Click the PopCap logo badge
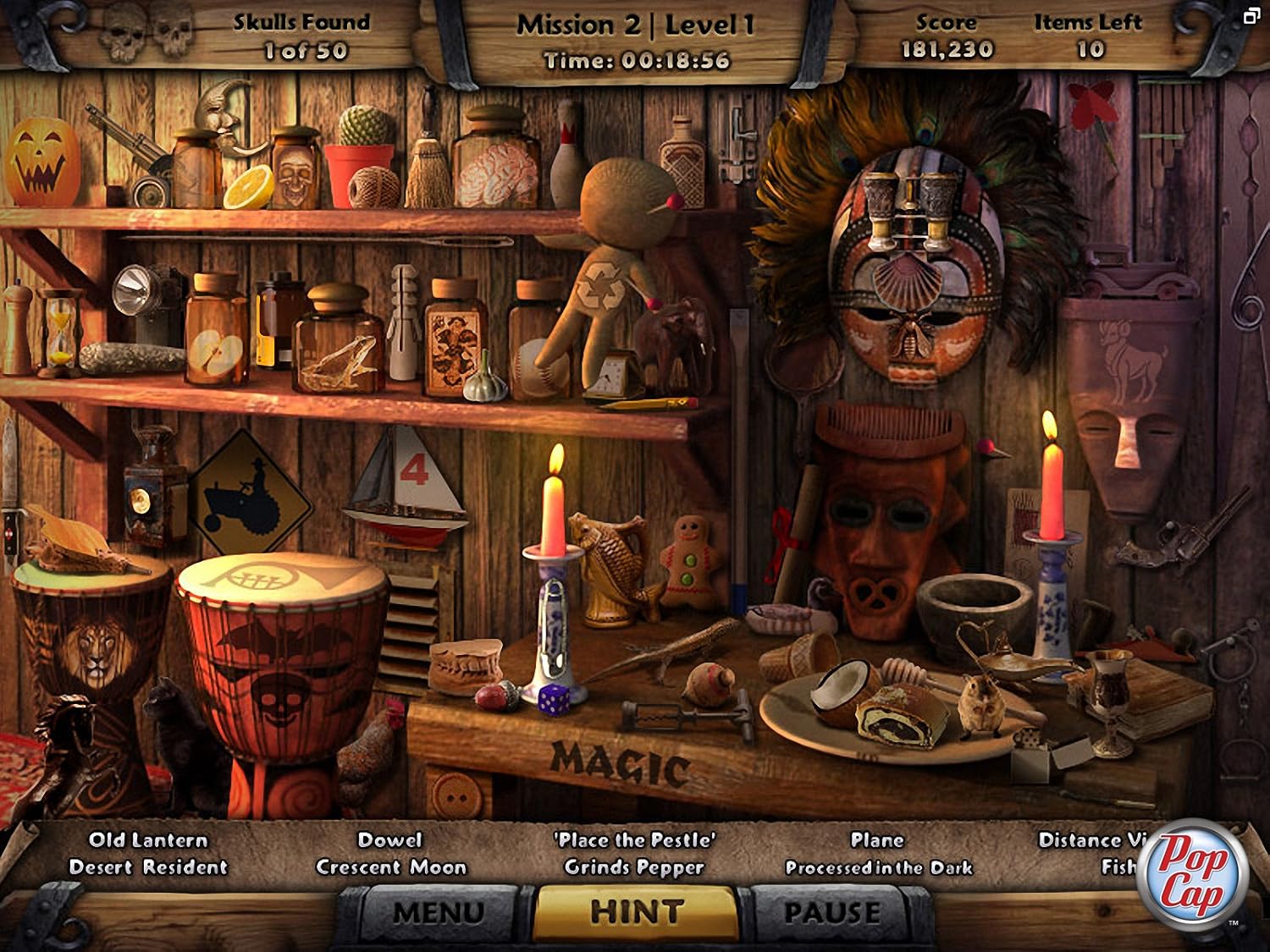Screen dimensions: 1270x952 tap(1194, 874)
